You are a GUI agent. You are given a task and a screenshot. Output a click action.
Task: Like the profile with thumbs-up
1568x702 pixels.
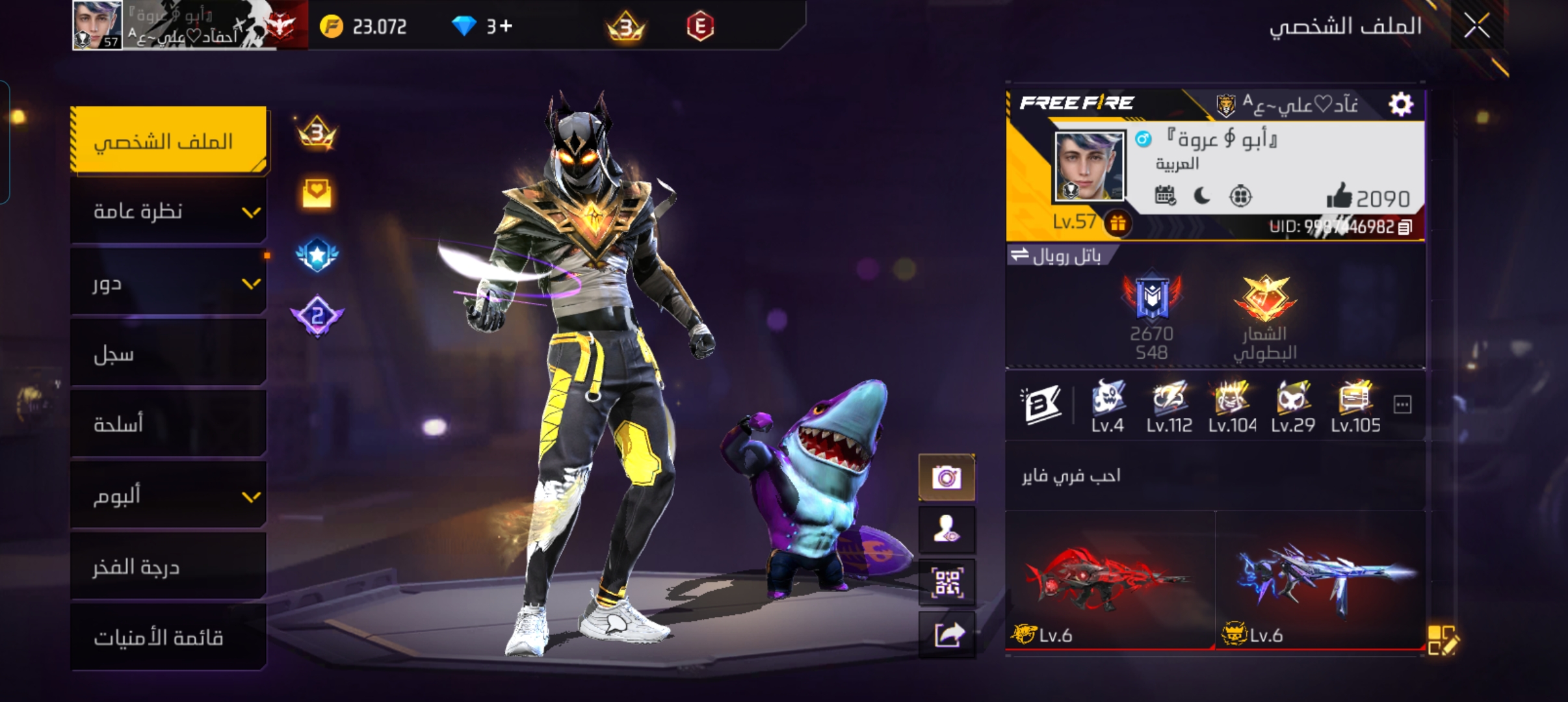coord(1339,196)
